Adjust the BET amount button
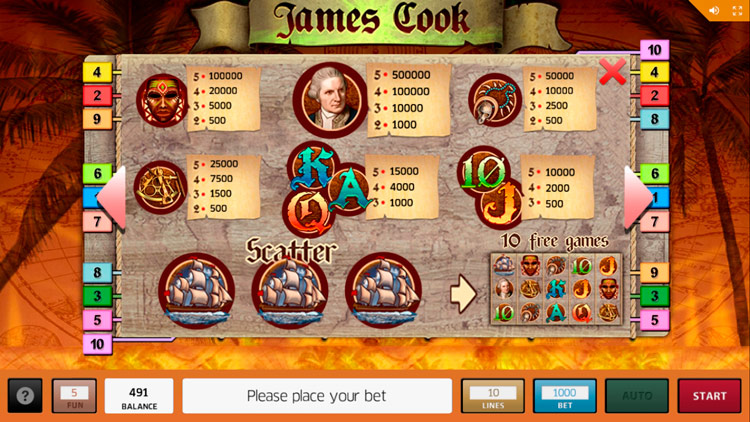750x422 pixels. pos(564,396)
